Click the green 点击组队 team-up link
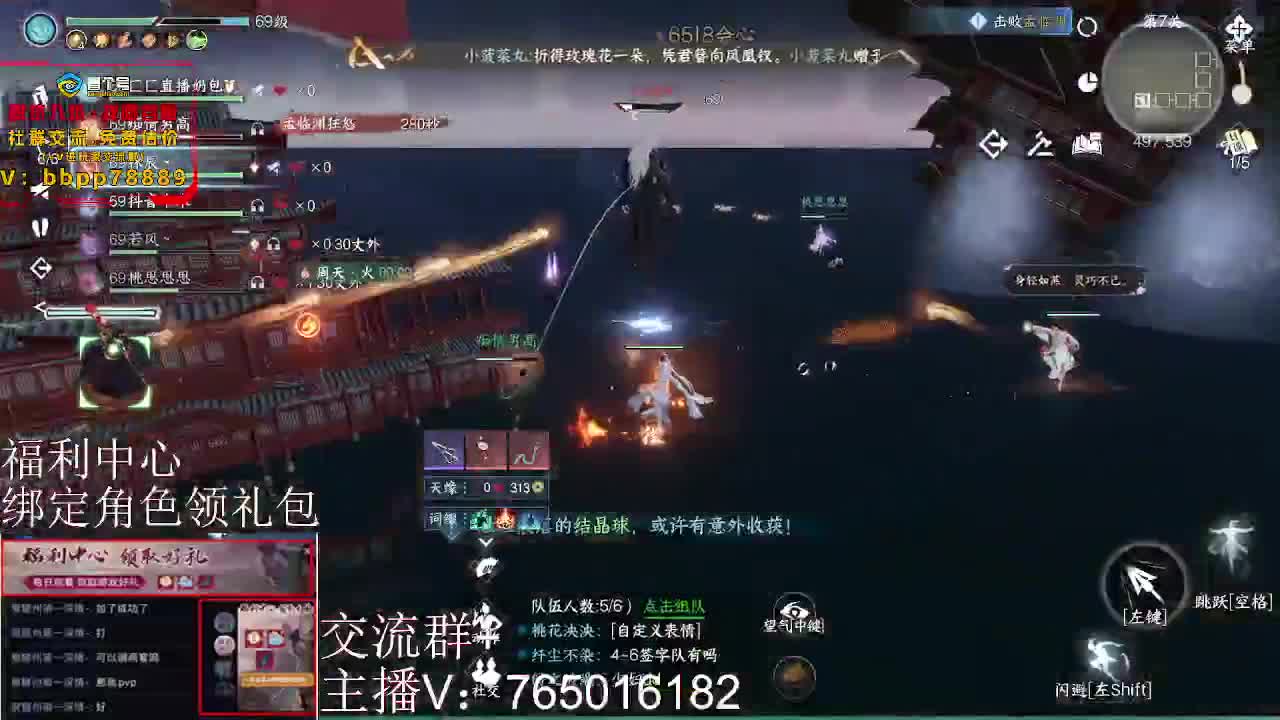This screenshot has height=720, width=1280. point(673,608)
